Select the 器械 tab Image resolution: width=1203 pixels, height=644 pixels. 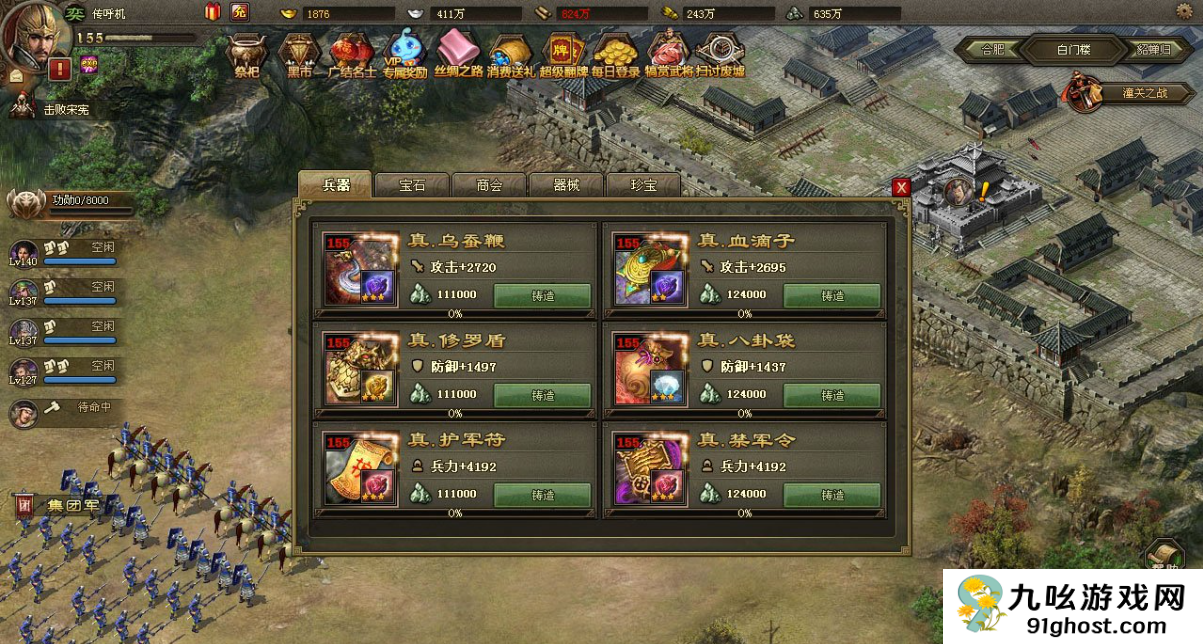566,185
